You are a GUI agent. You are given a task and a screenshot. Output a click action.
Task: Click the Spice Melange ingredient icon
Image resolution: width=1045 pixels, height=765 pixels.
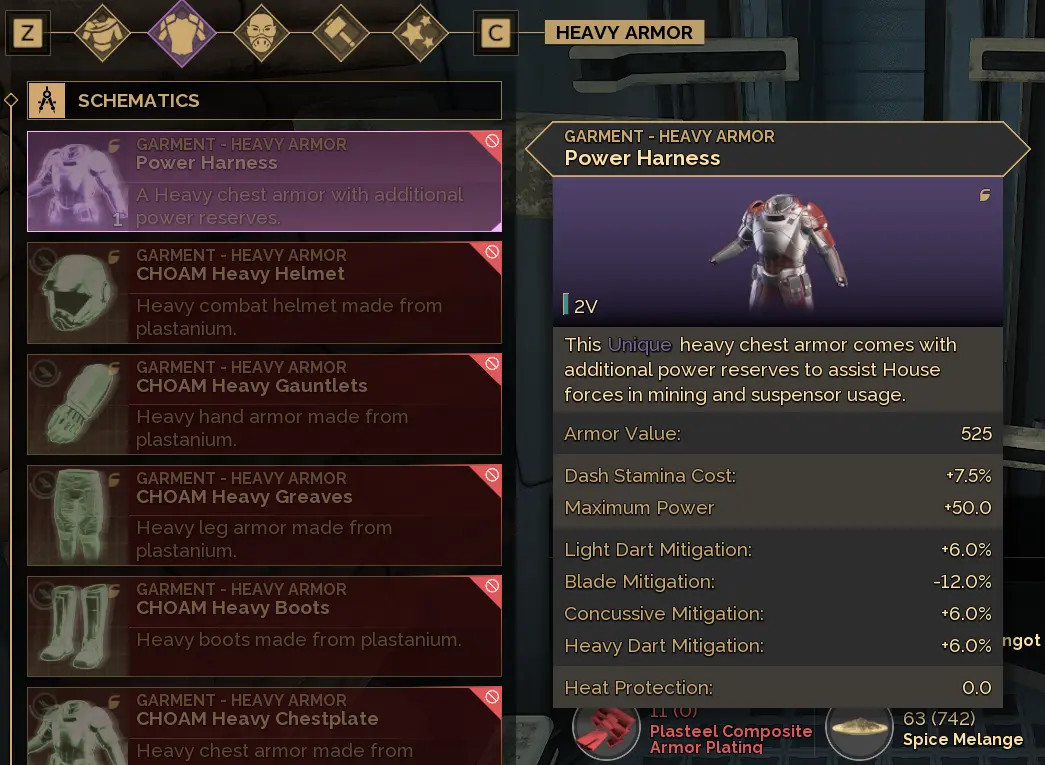(x=861, y=732)
